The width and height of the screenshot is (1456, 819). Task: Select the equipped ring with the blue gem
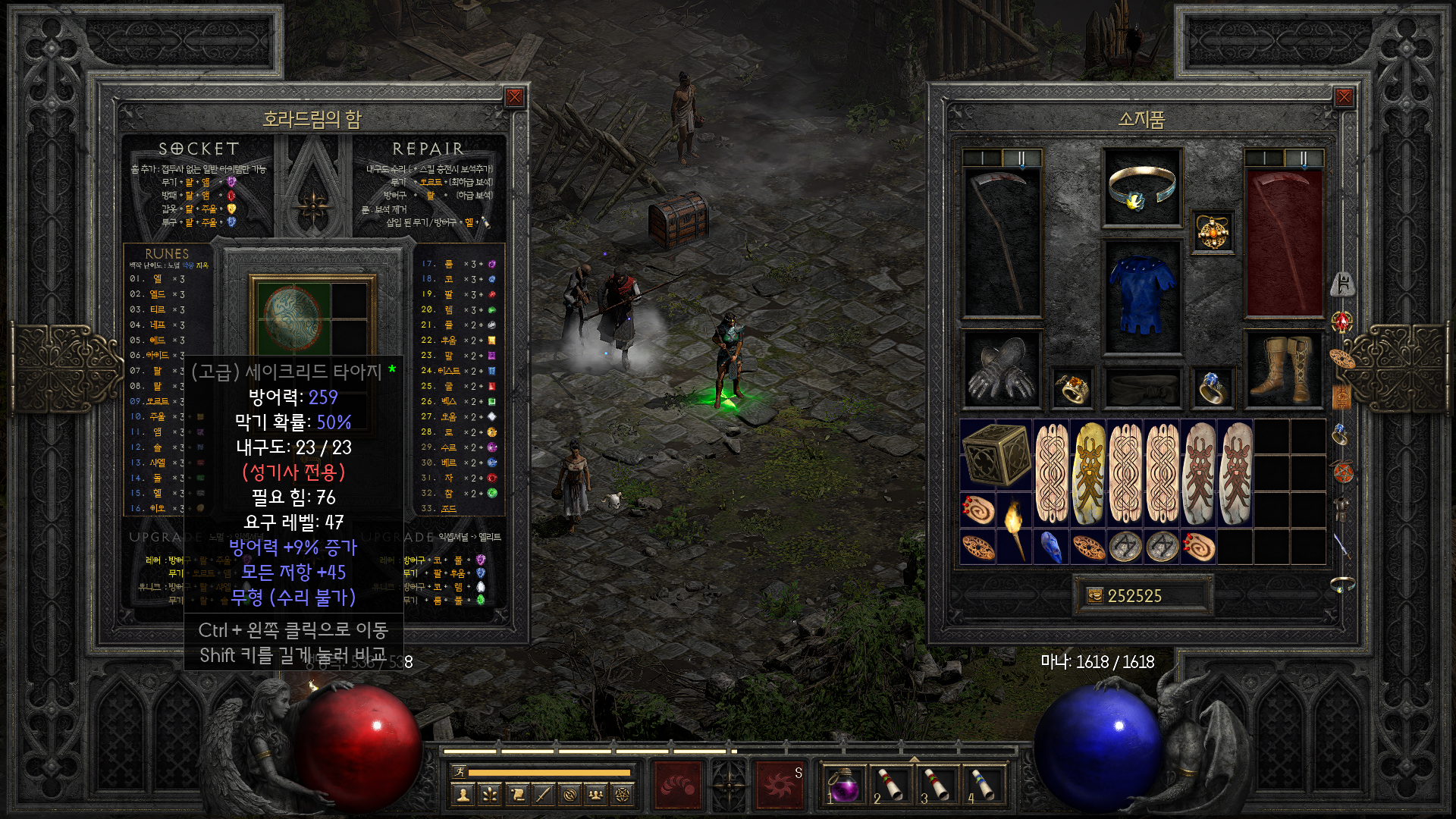(1212, 388)
